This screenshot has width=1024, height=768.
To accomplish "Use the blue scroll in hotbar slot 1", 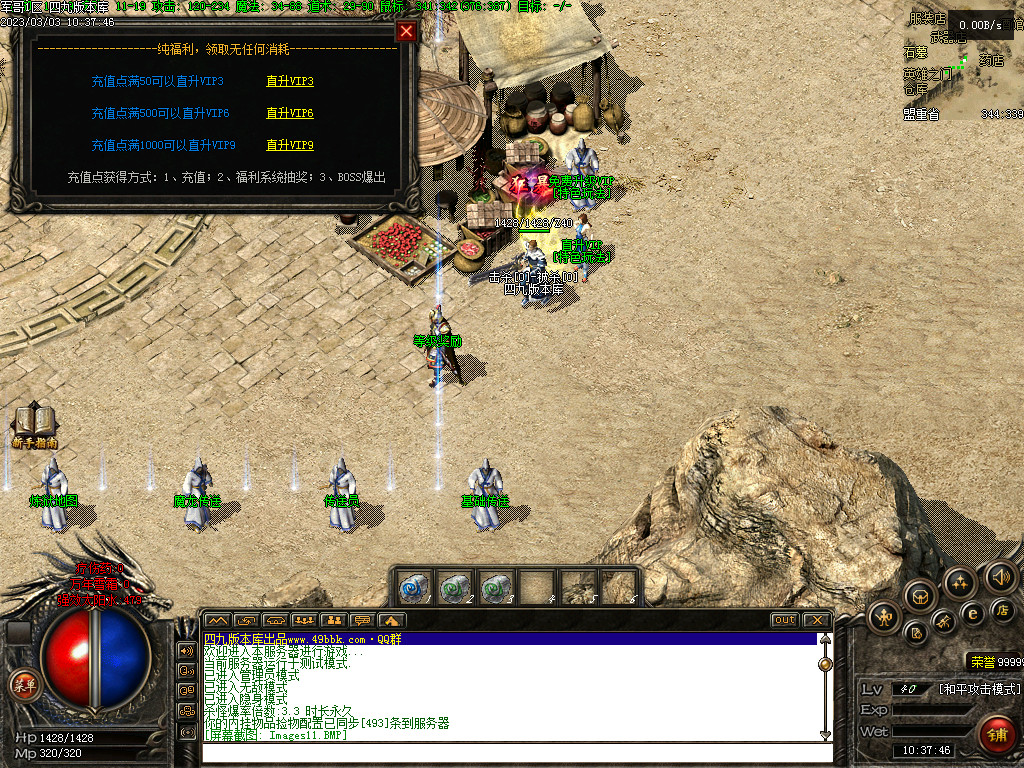I will pos(413,586).
